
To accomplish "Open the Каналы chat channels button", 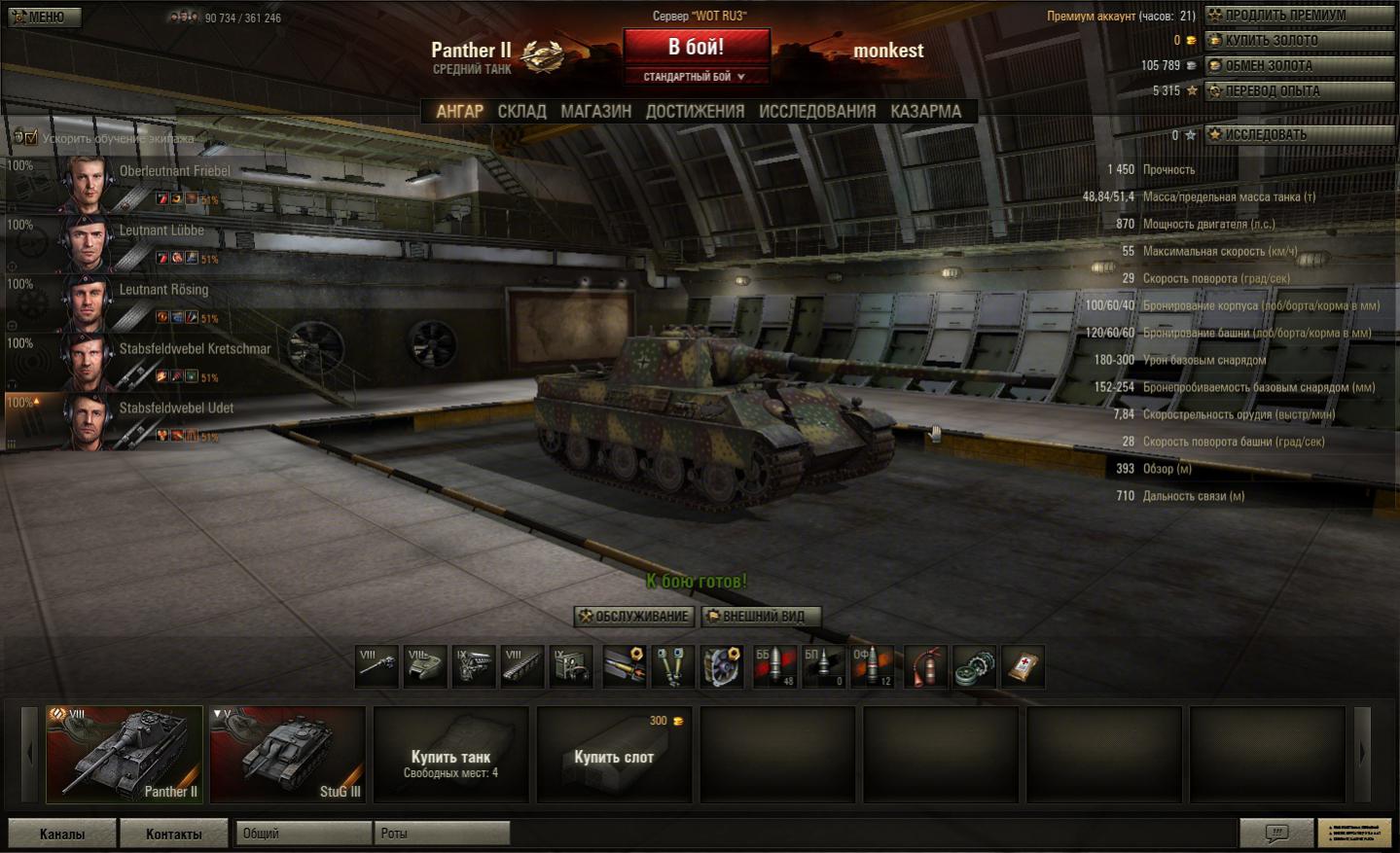I will click(x=62, y=834).
